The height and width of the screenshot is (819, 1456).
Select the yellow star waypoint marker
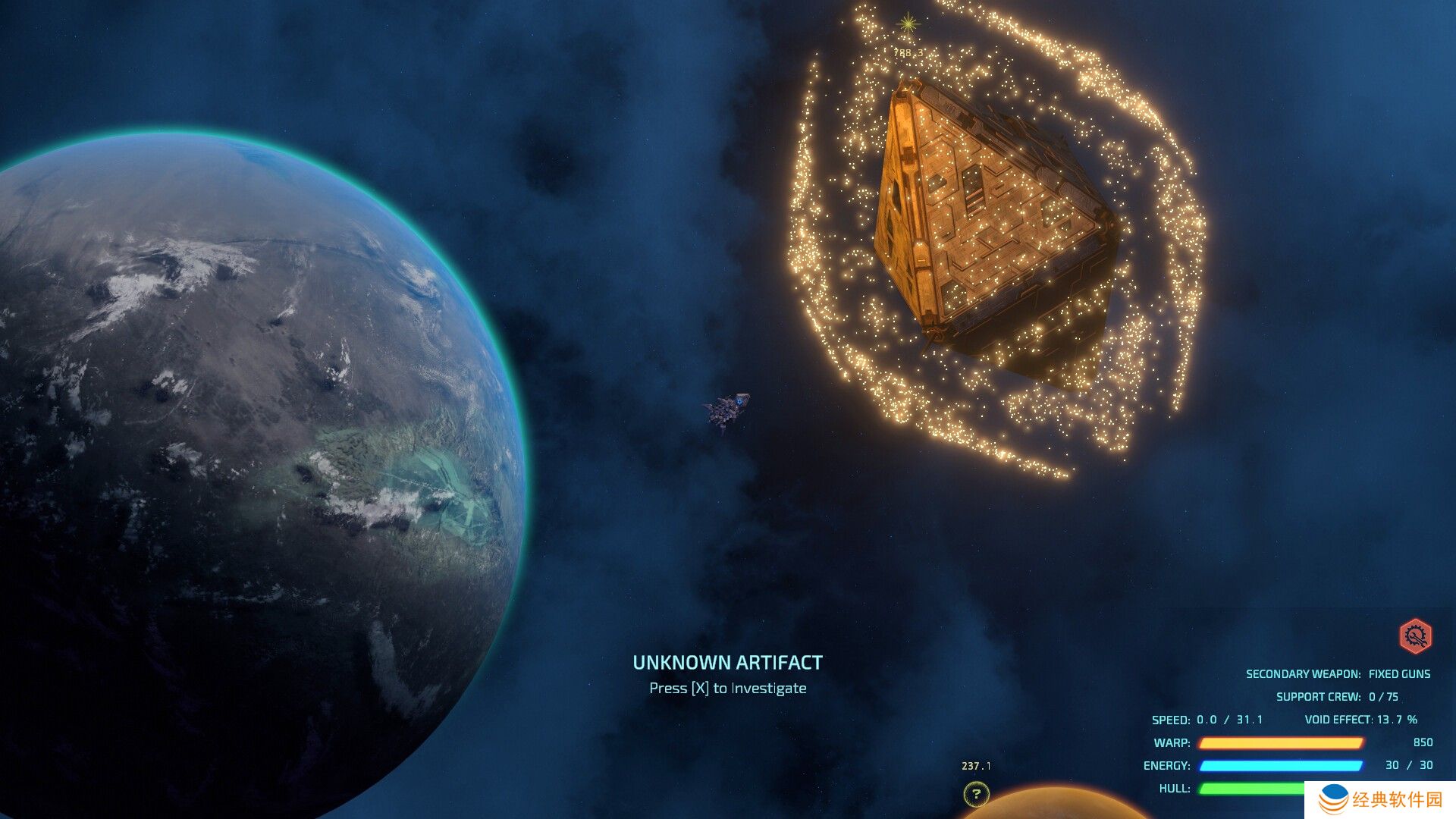908,24
